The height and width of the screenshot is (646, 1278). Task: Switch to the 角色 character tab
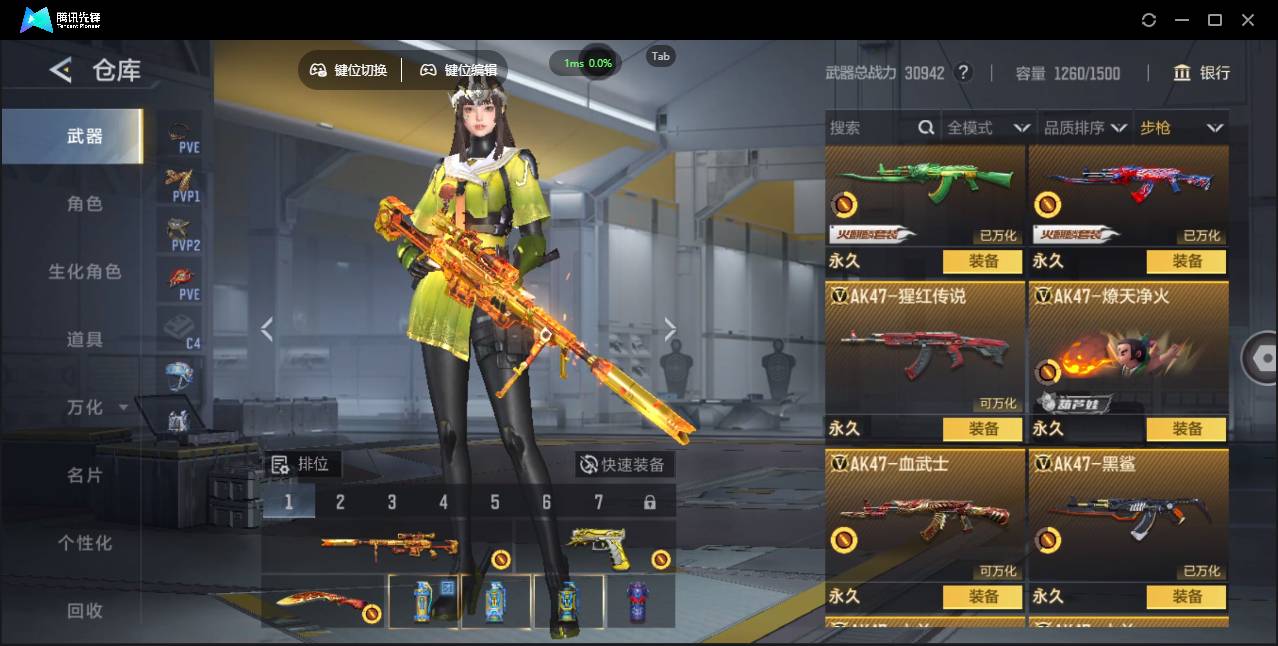(x=85, y=204)
